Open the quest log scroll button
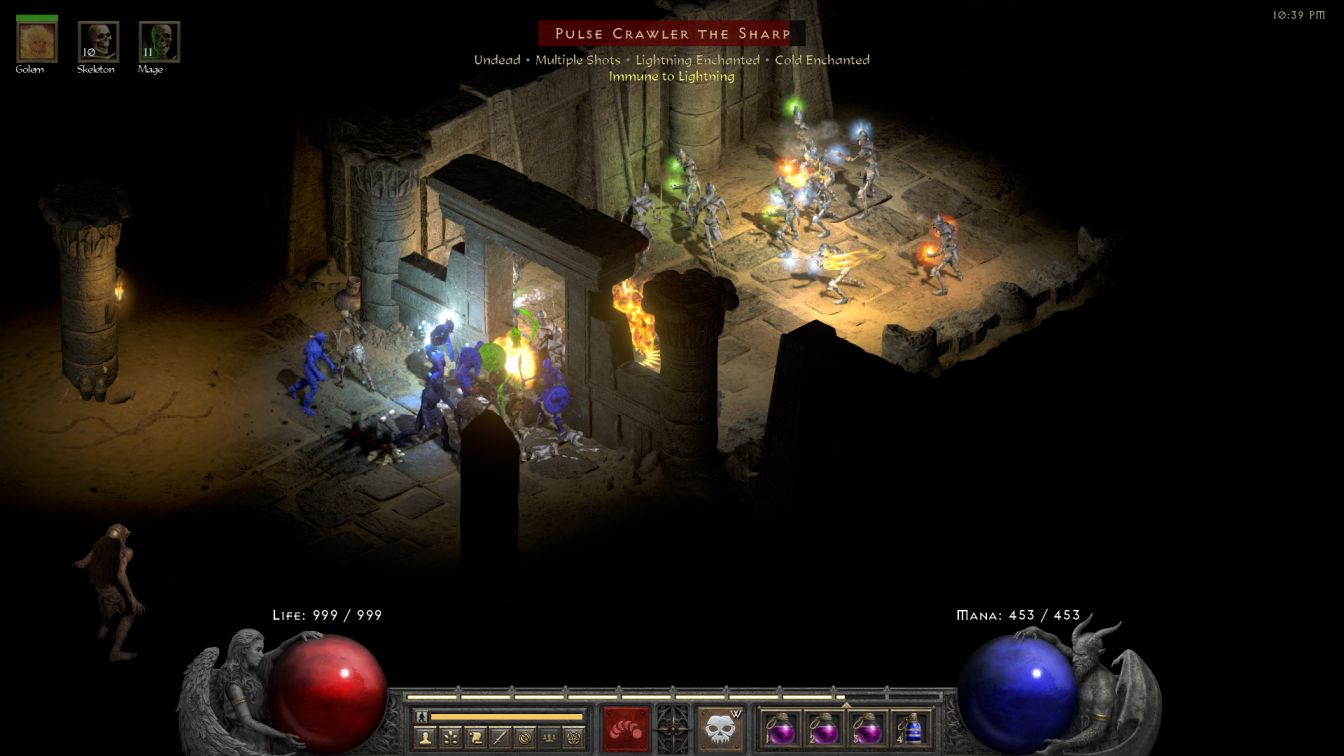This screenshot has width=1344, height=756. (x=475, y=738)
